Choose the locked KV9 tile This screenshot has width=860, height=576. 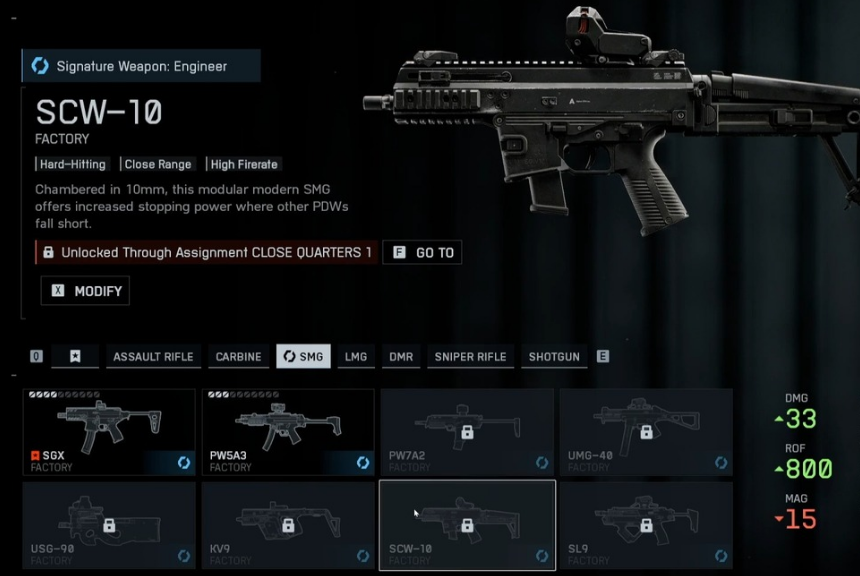288,525
